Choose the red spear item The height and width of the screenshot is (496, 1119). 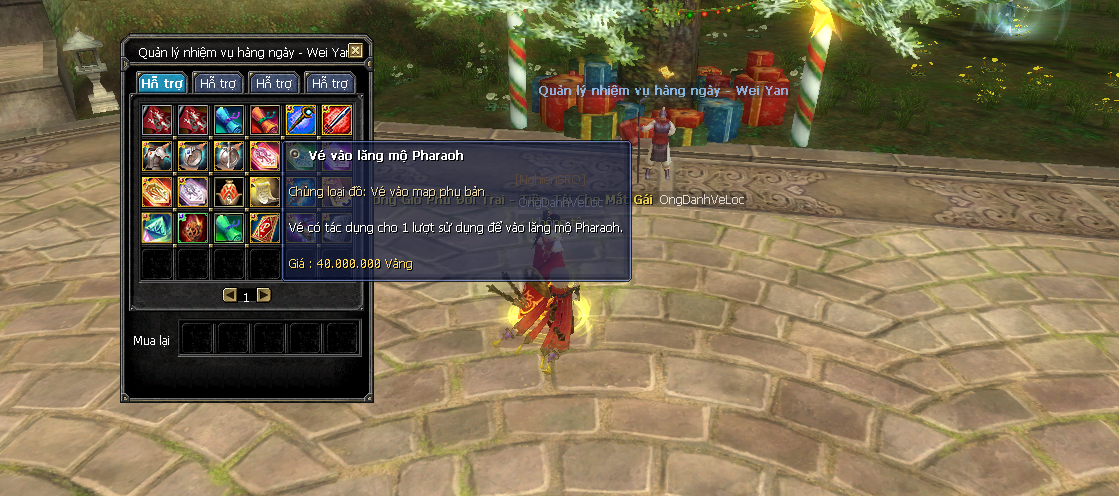coord(336,120)
